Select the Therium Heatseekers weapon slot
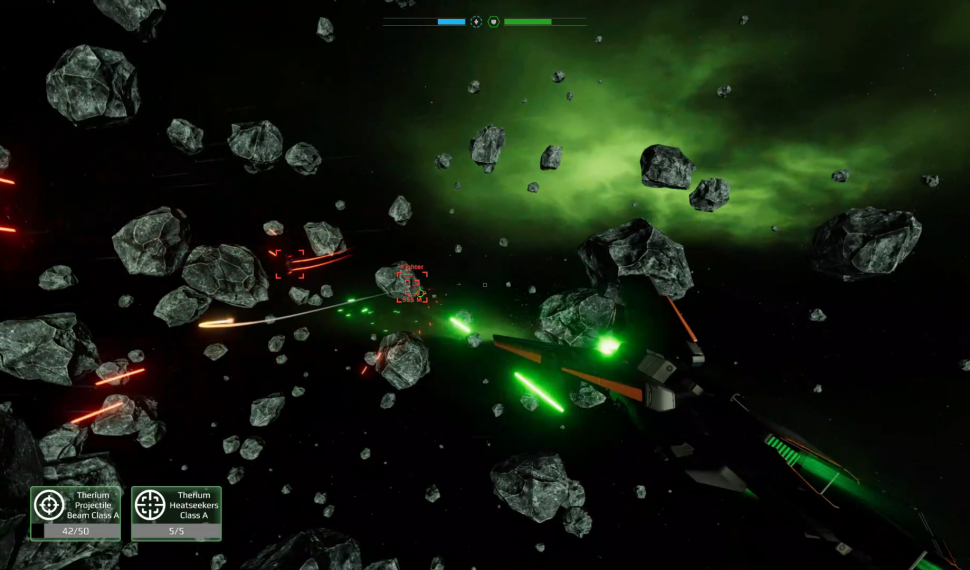Image resolution: width=970 pixels, height=570 pixels. (x=176, y=512)
